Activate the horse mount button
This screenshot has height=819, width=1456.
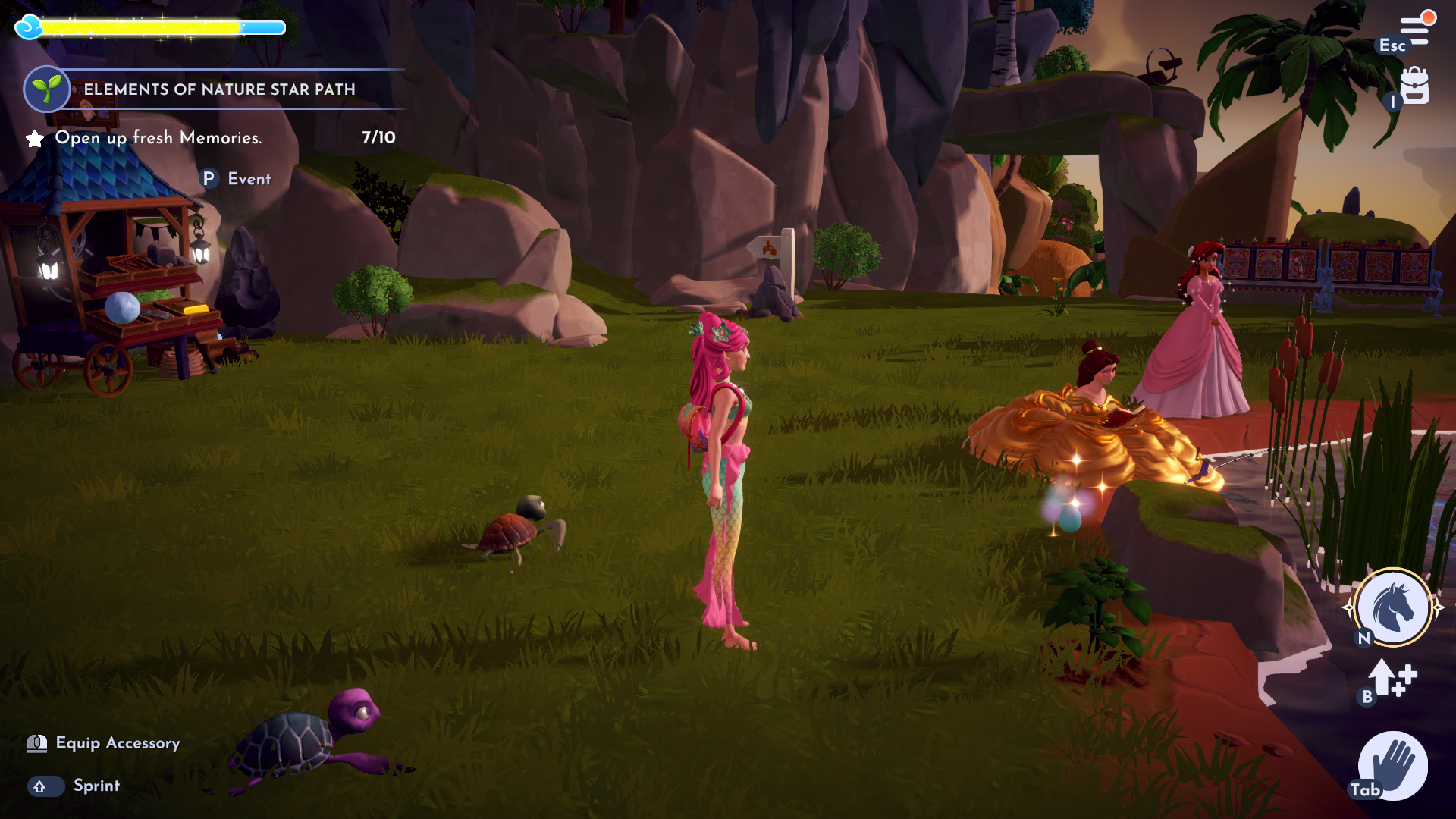click(1393, 607)
